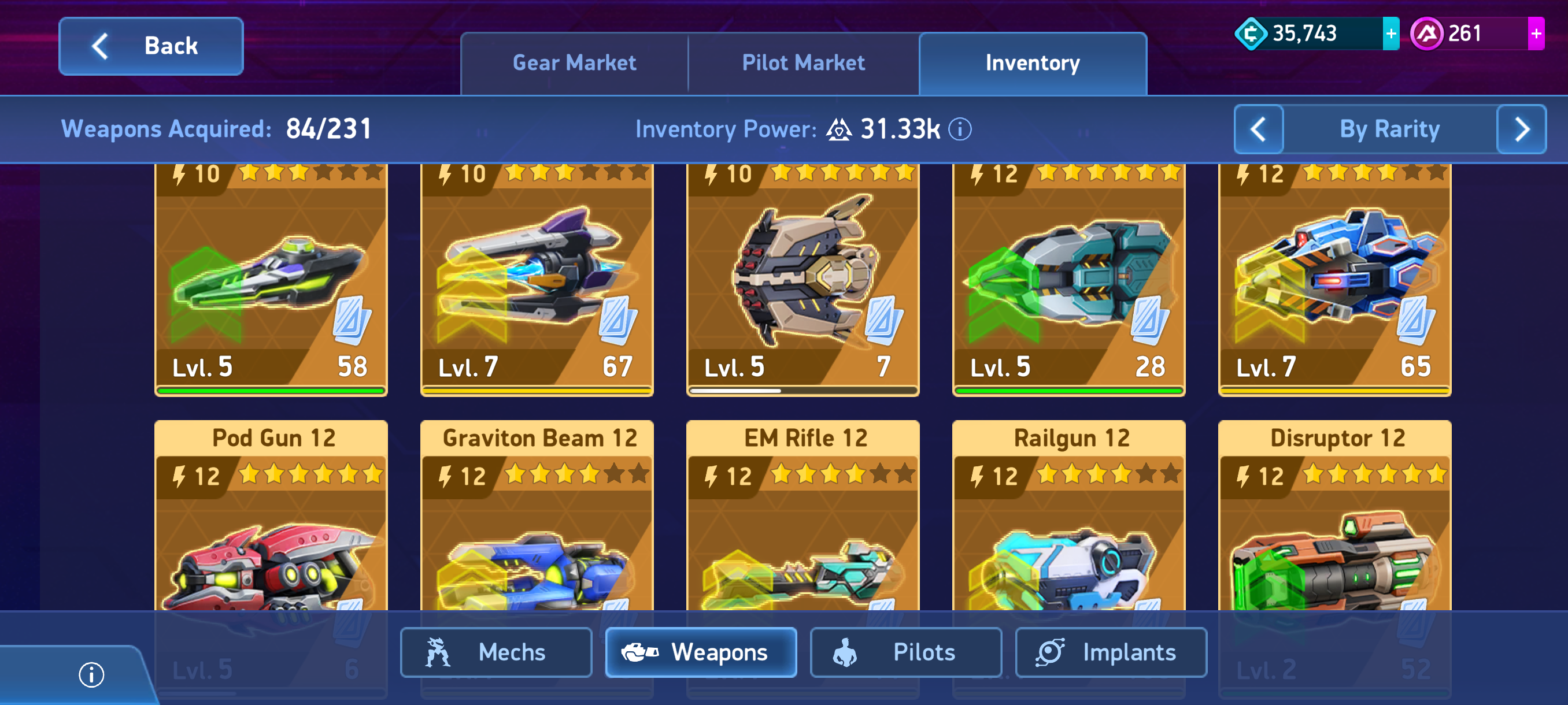Cycle sort order with the left arrow
The width and height of the screenshot is (1568, 705).
(1258, 129)
